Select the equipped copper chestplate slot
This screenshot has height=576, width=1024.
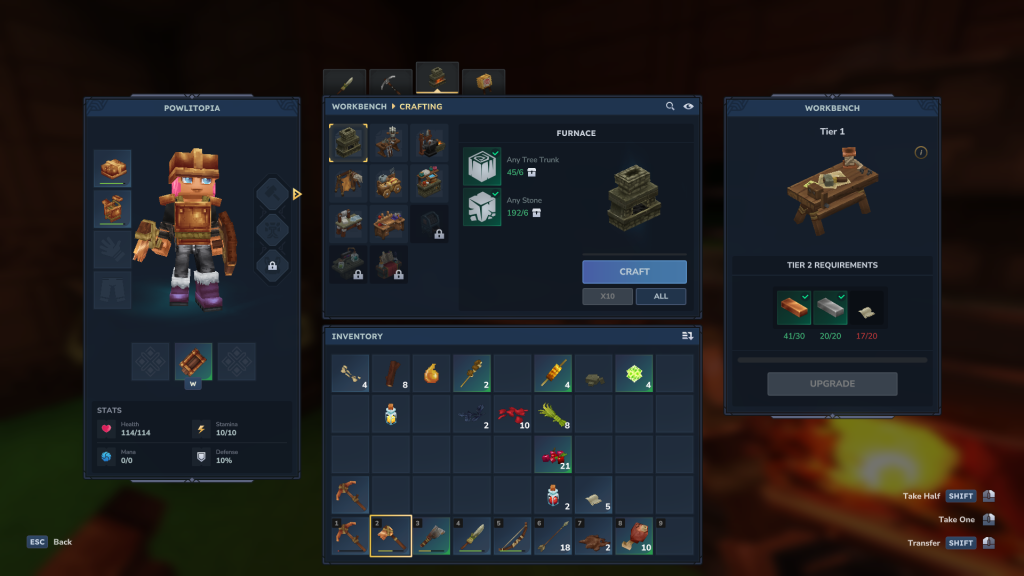click(112, 209)
